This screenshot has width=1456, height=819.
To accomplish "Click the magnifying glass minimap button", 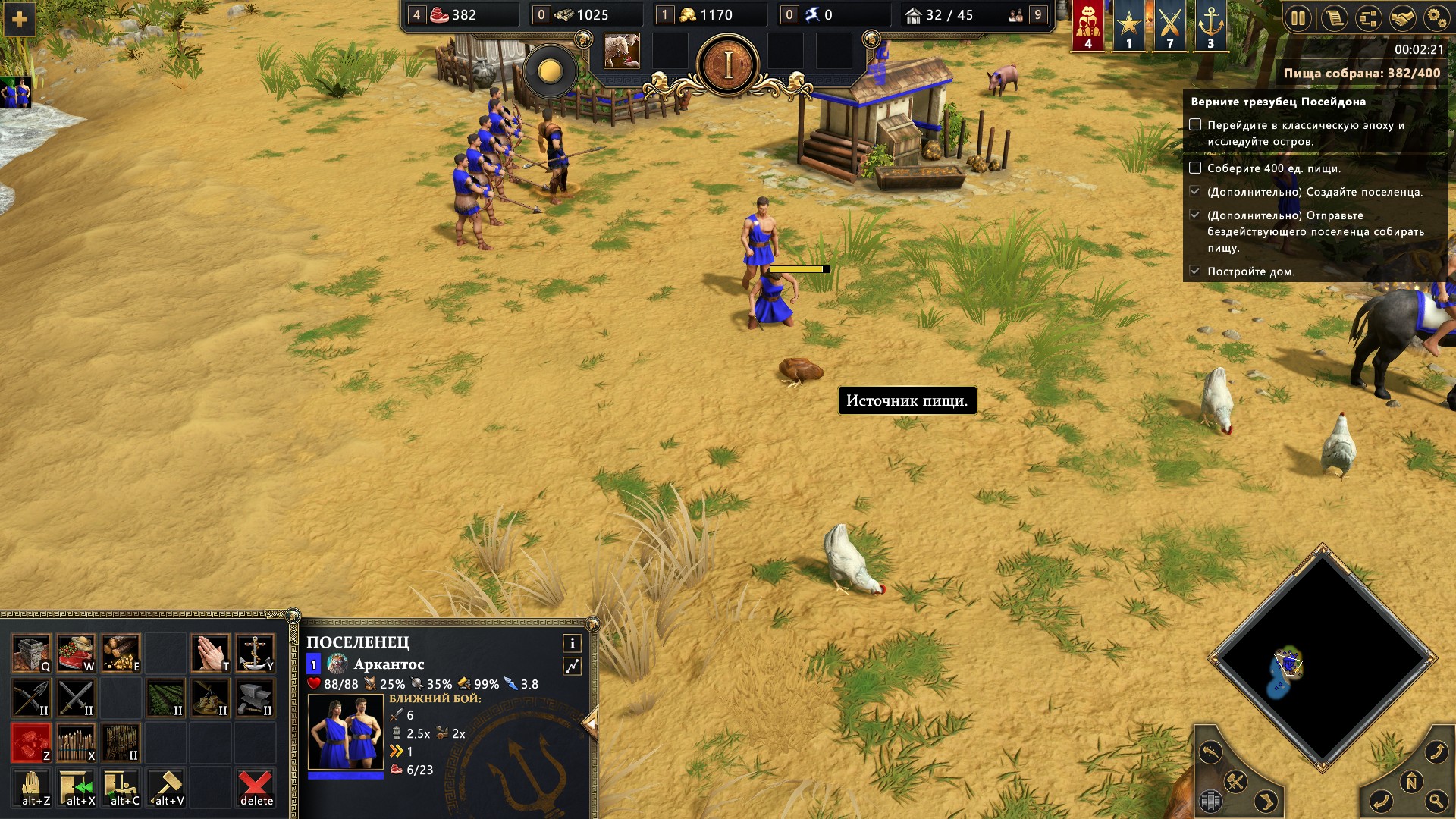I will (x=1436, y=800).
